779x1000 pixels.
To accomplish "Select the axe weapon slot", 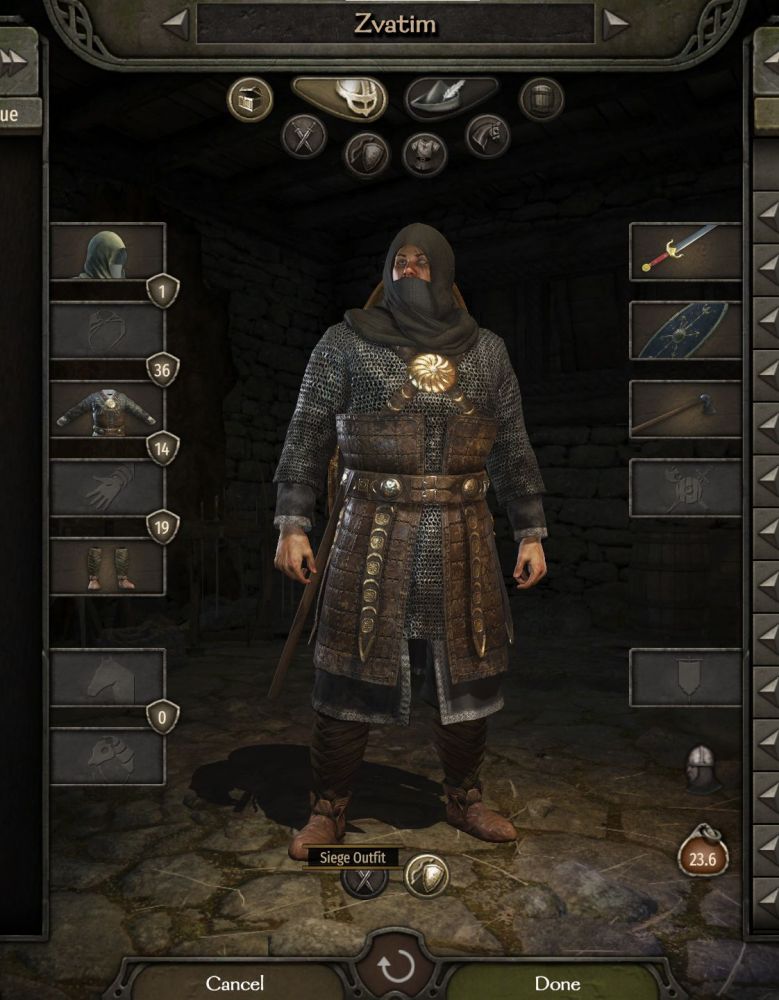I will 685,409.
